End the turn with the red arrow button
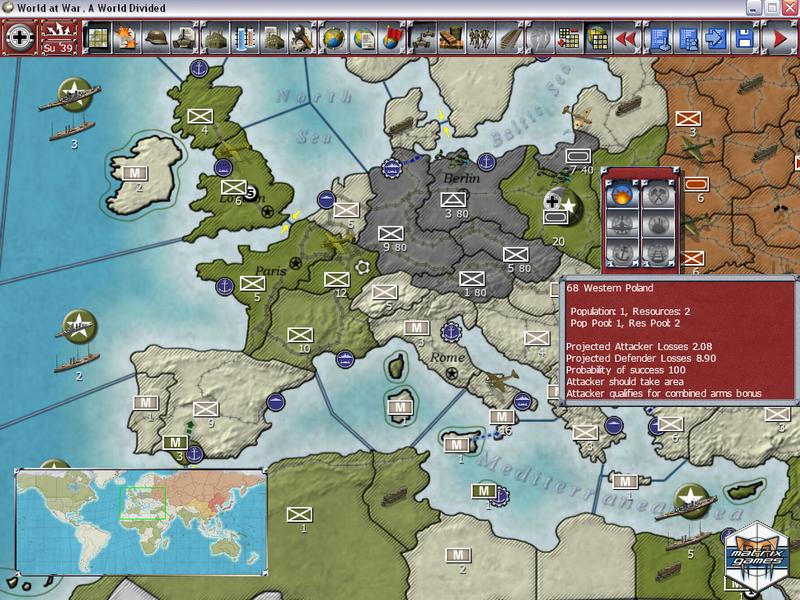 pos(776,38)
